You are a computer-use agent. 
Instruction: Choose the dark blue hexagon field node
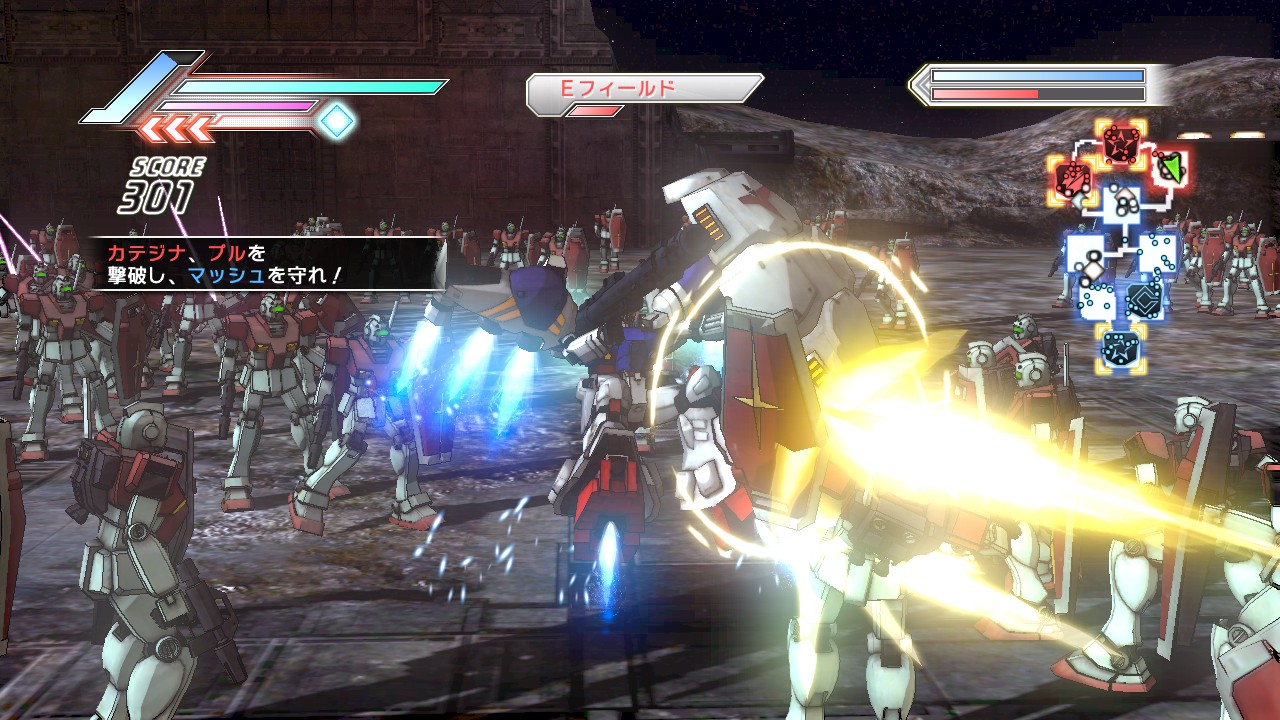[x=1143, y=300]
